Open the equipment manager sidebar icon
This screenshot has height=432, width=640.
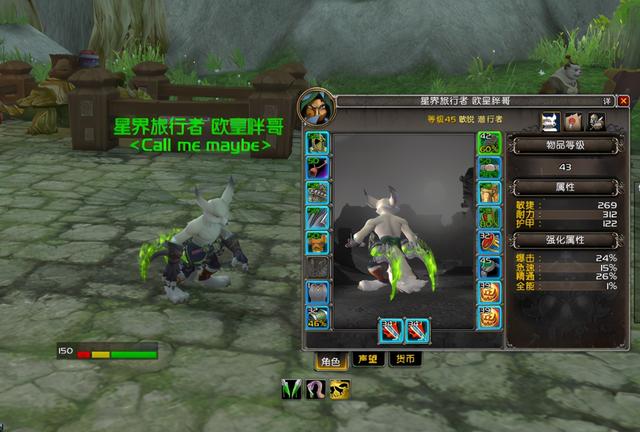[x=596, y=121]
